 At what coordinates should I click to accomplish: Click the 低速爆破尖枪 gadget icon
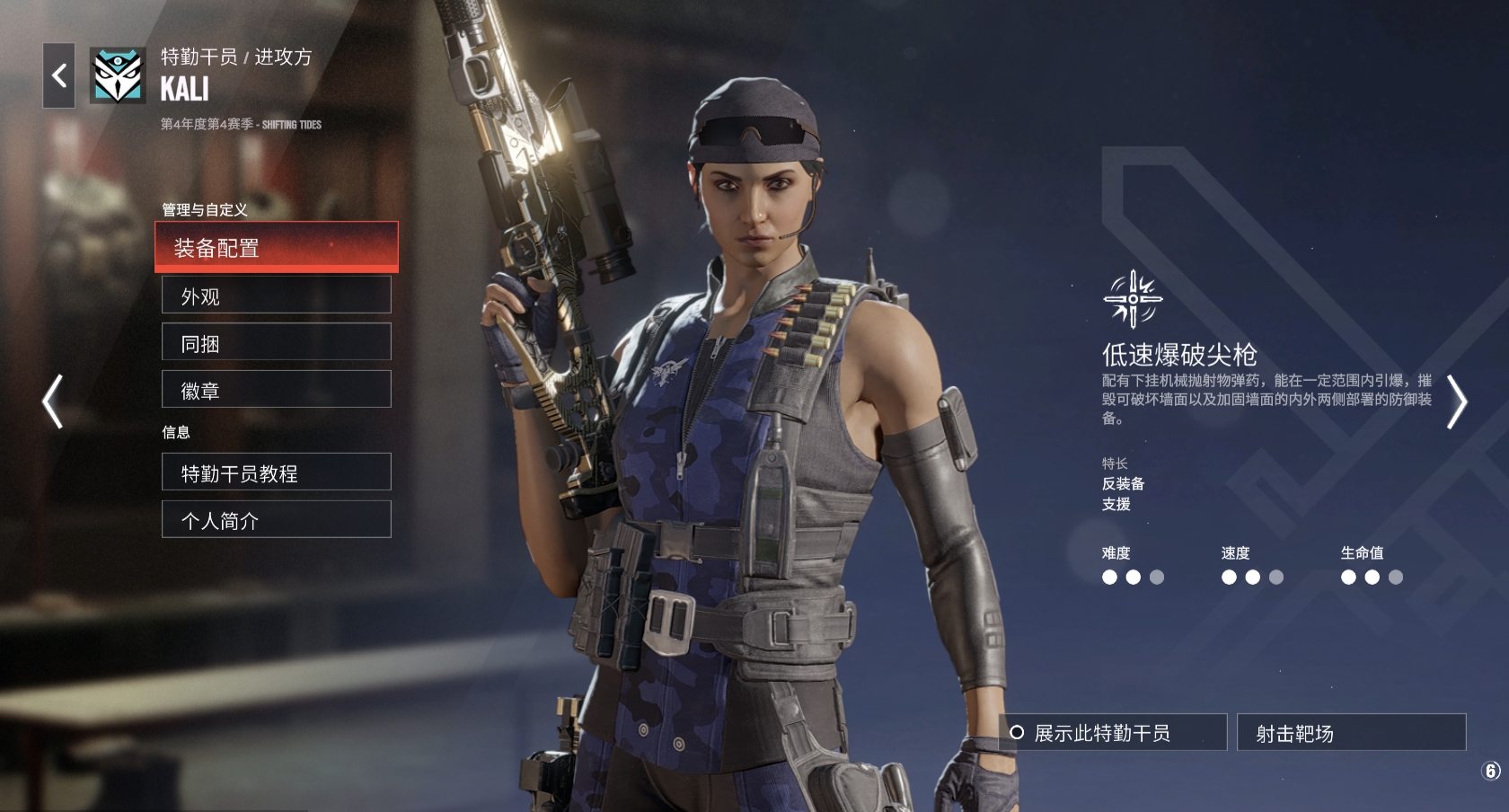point(1133,299)
